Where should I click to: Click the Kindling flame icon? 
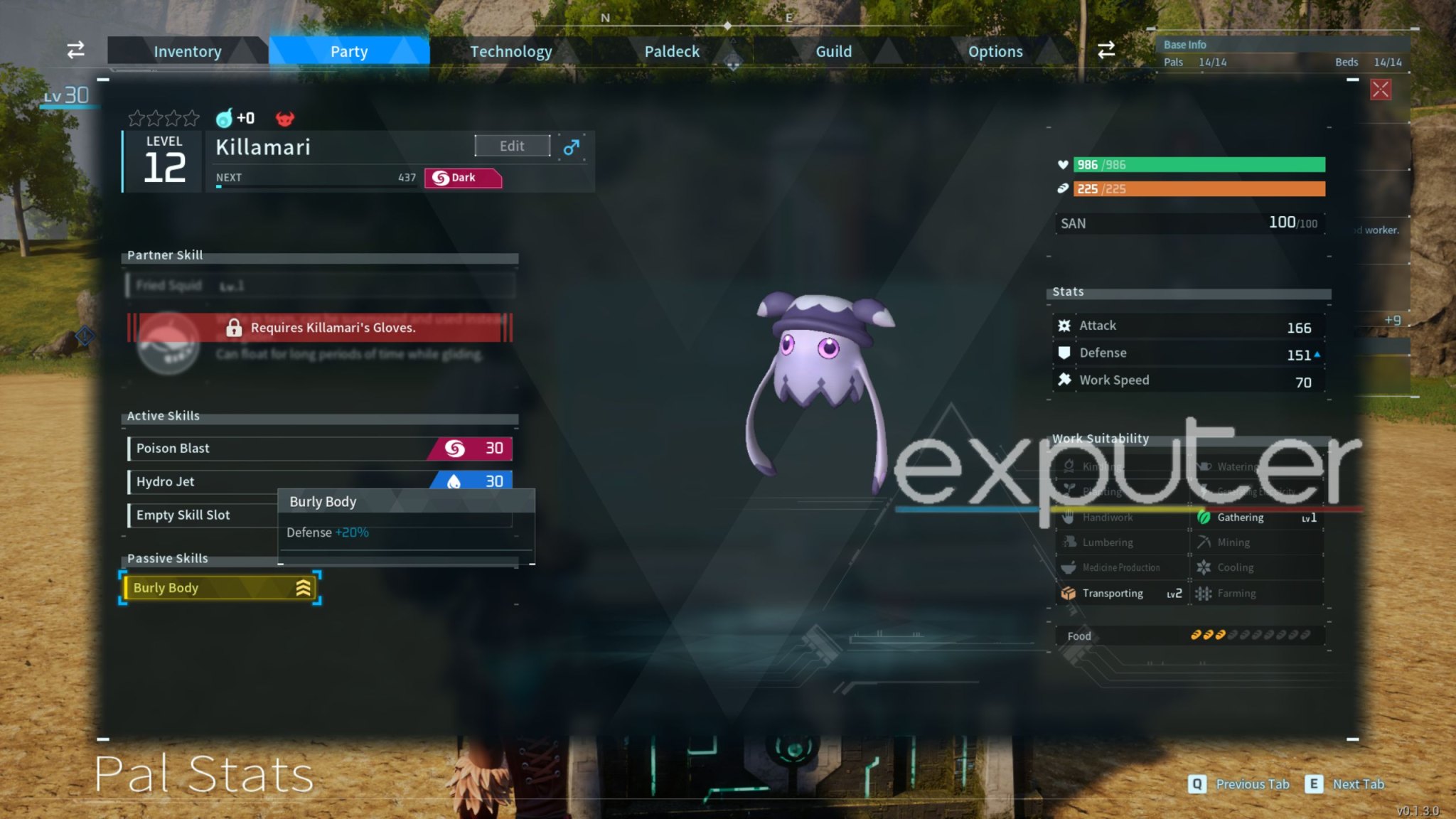[x=1069, y=466]
